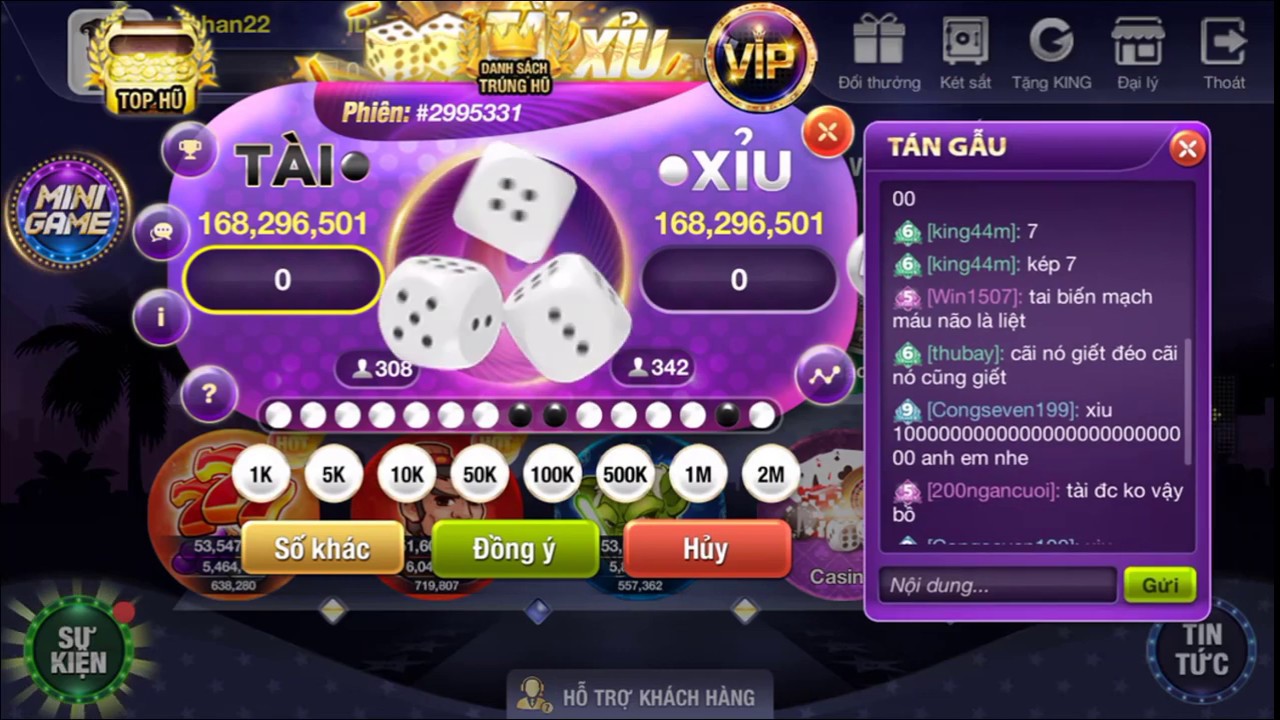Select the 2M bet chip

click(x=770, y=476)
